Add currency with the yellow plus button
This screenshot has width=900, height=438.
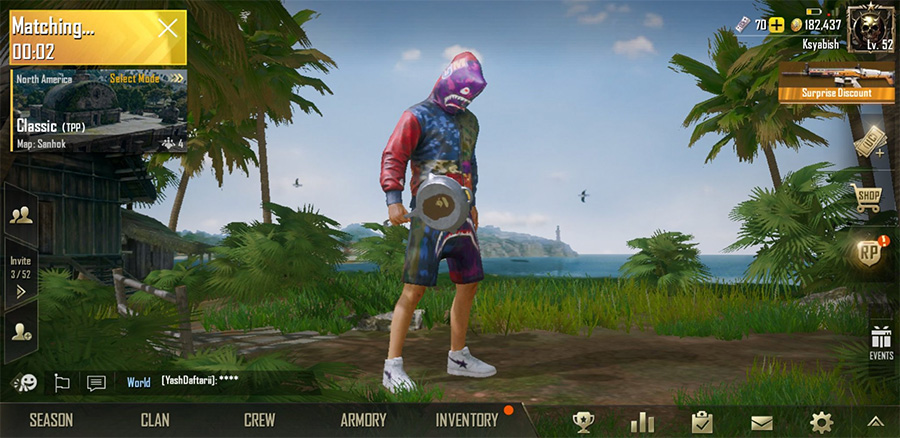coord(776,25)
